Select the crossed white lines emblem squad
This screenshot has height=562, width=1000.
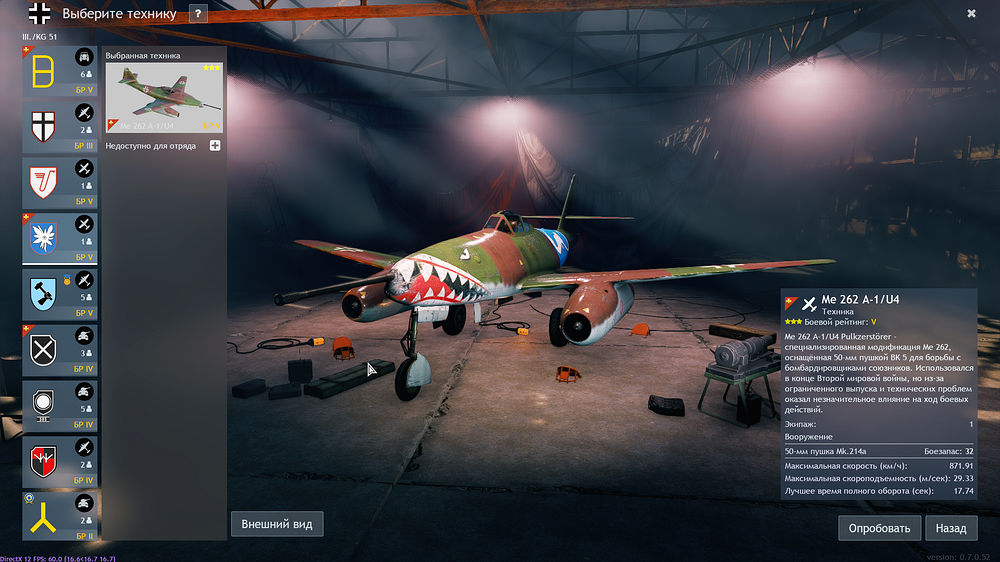click(60, 349)
